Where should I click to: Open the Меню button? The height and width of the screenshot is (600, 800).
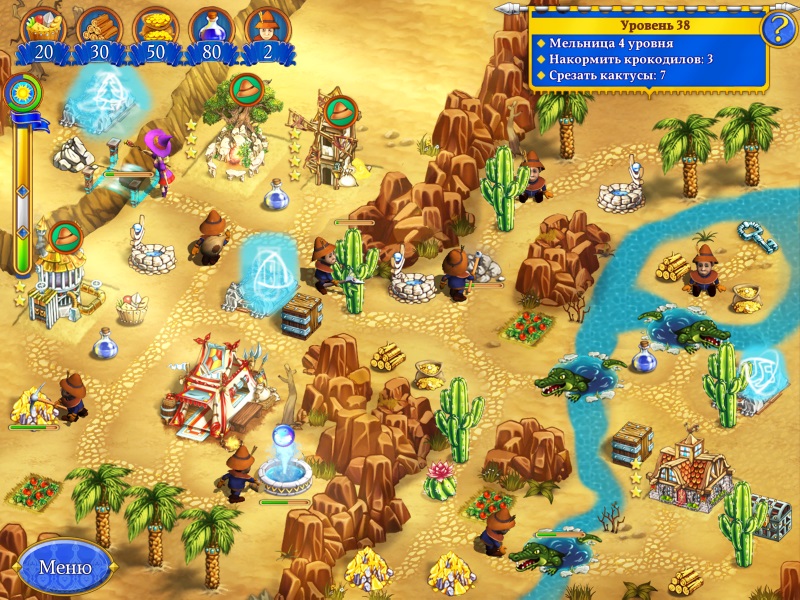[x=65, y=567]
